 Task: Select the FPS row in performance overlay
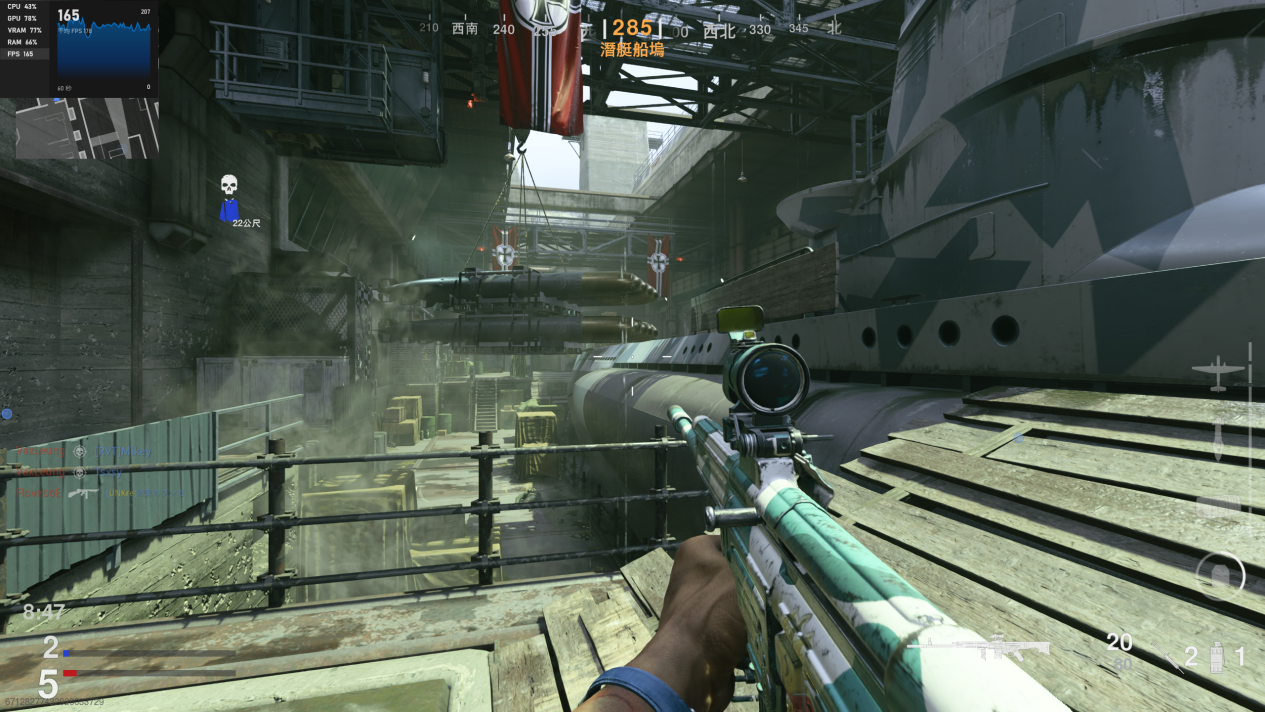pyautogui.click(x=22, y=54)
